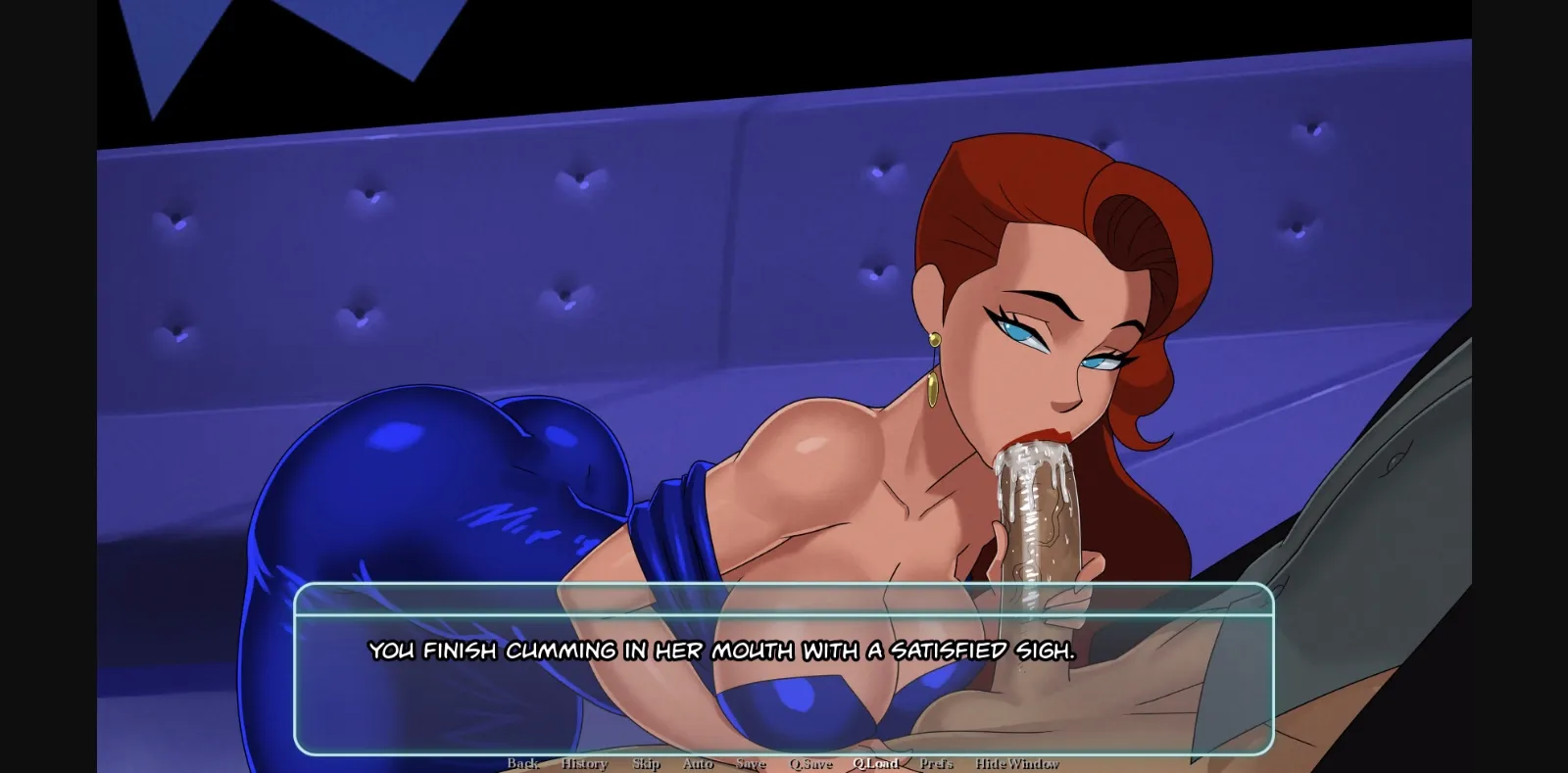This screenshot has width=1568, height=773.
Task: Open the text History log
Action: pyautogui.click(x=584, y=764)
